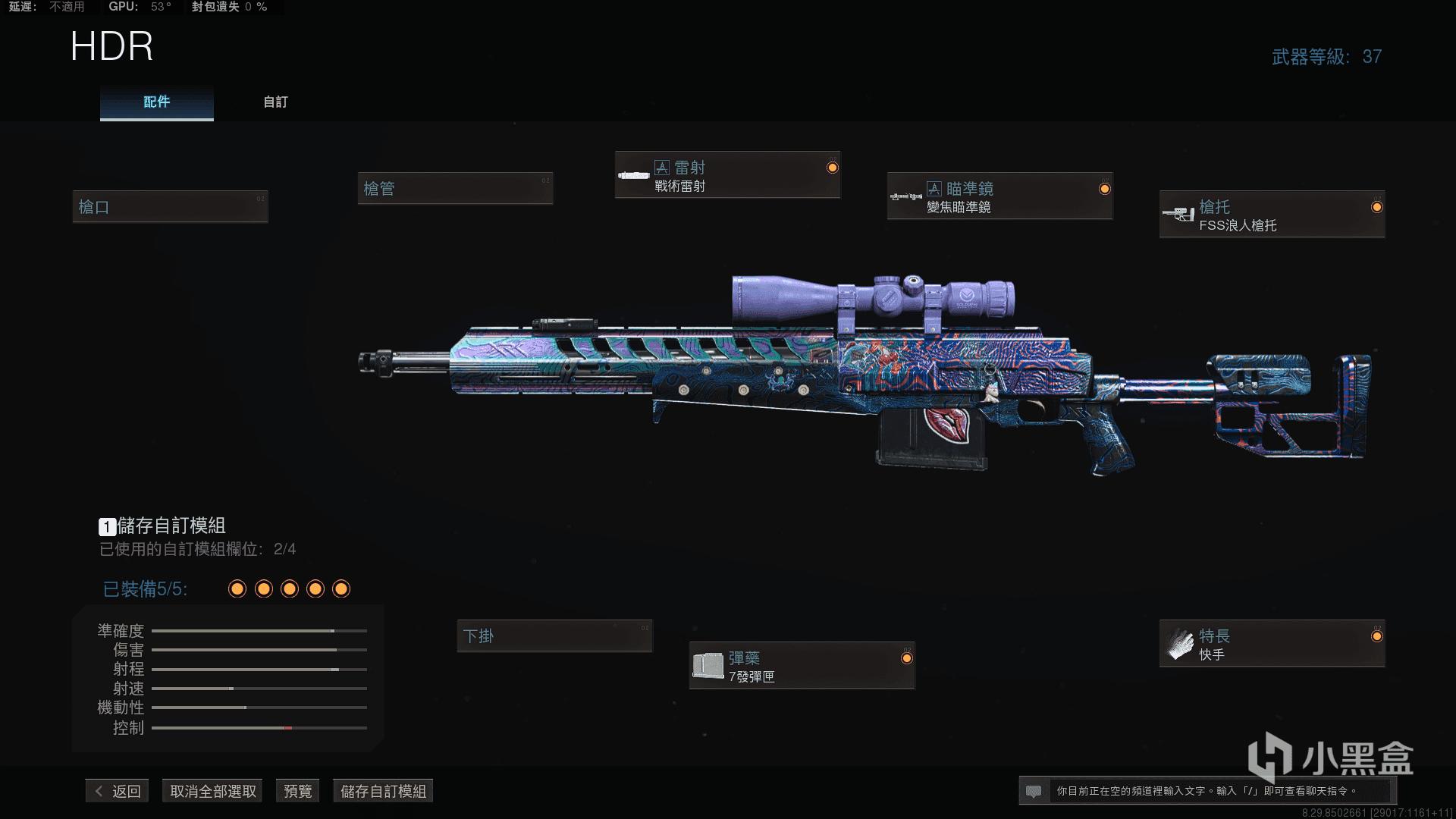Screen dimensions: 1456x819
Task: Toggle the orange equipped indicator on 雷射 slot
Action: pyautogui.click(x=830, y=168)
